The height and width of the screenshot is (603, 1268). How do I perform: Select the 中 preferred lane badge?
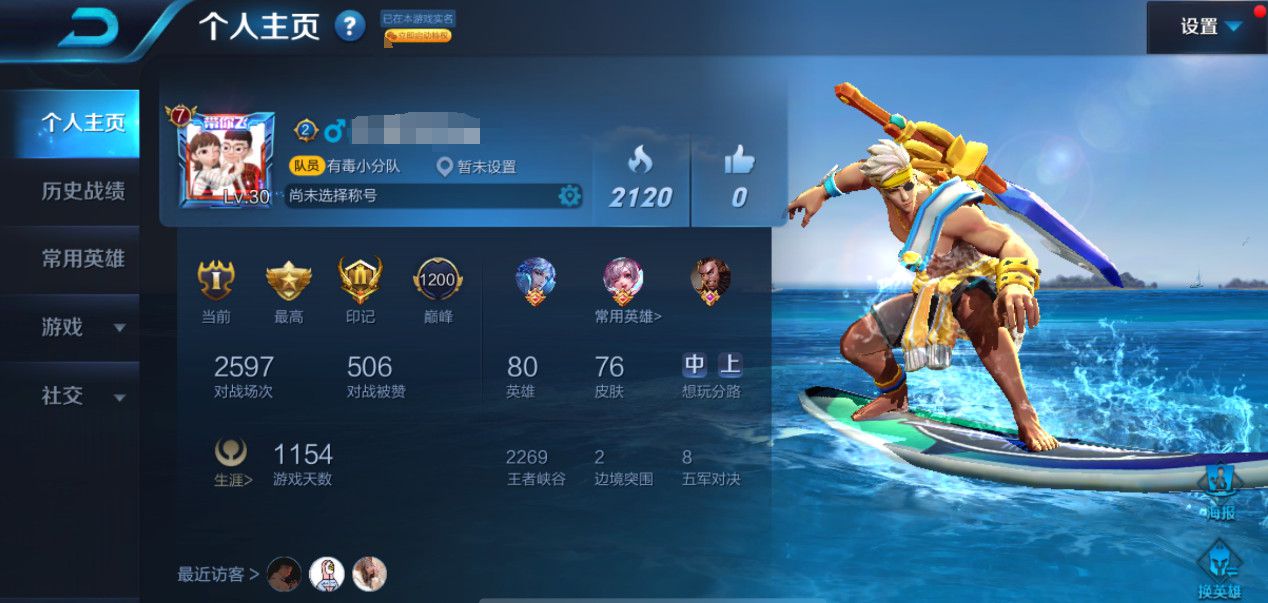point(695,364)
